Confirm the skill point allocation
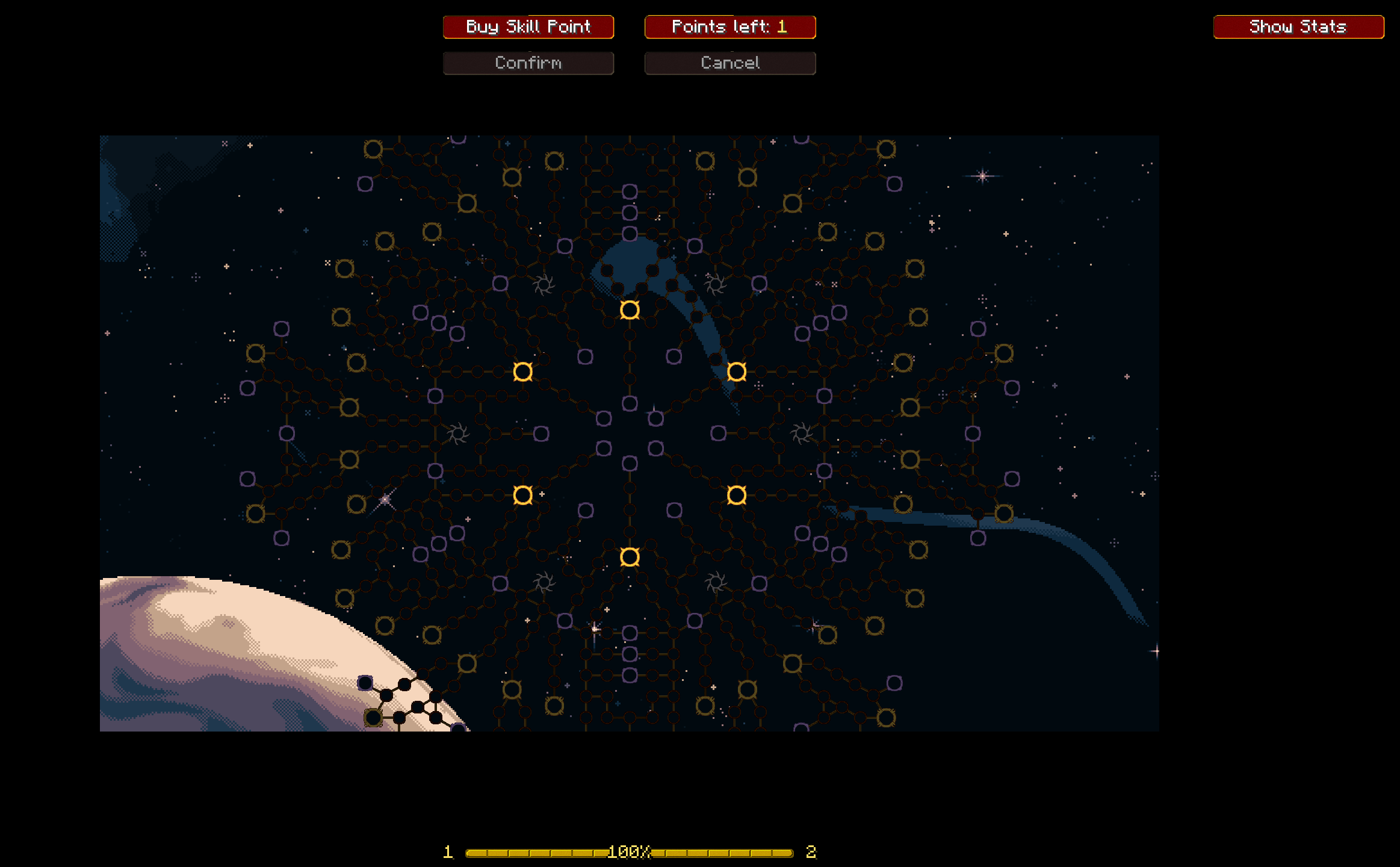 528,63
